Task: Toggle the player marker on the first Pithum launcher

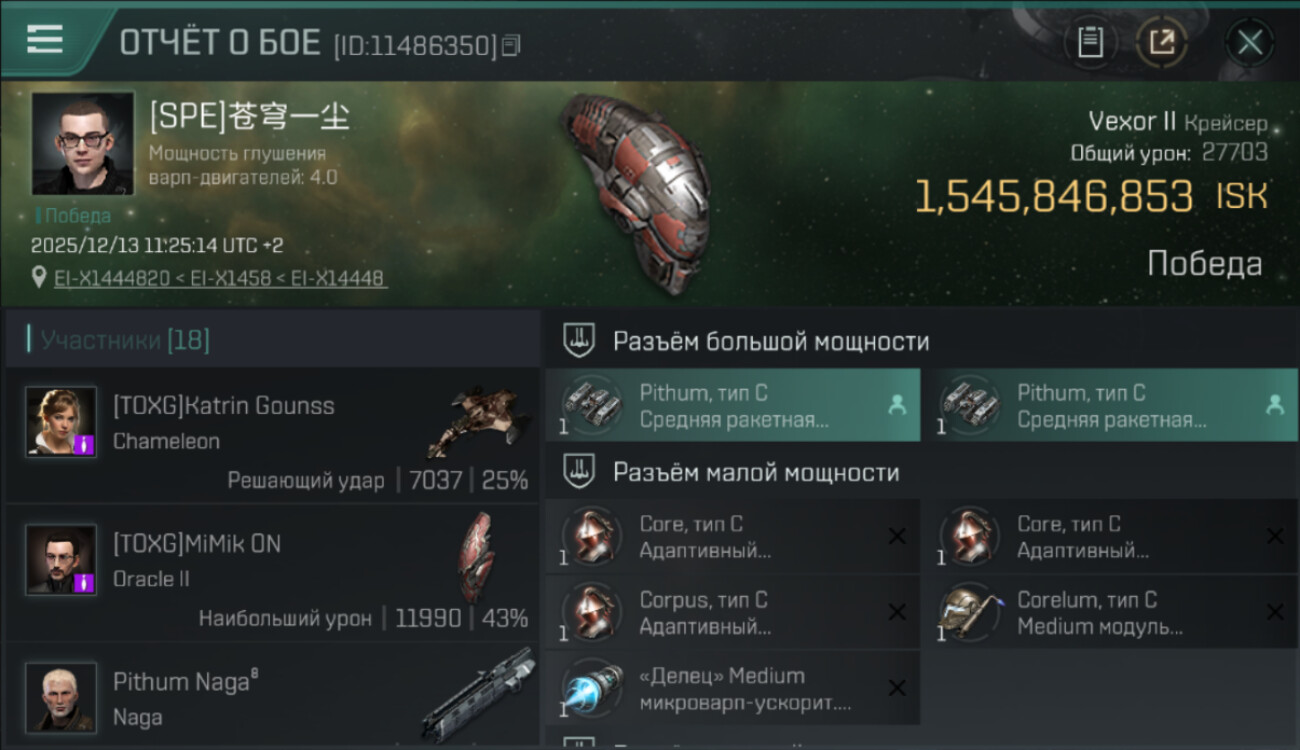Action: (896, 405)
